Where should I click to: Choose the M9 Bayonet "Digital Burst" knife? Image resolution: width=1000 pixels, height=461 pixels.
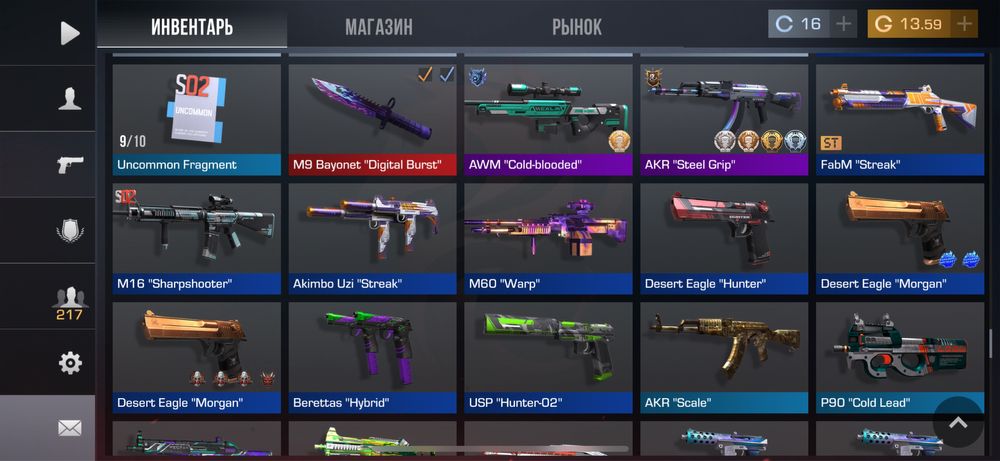pos(372,119)
